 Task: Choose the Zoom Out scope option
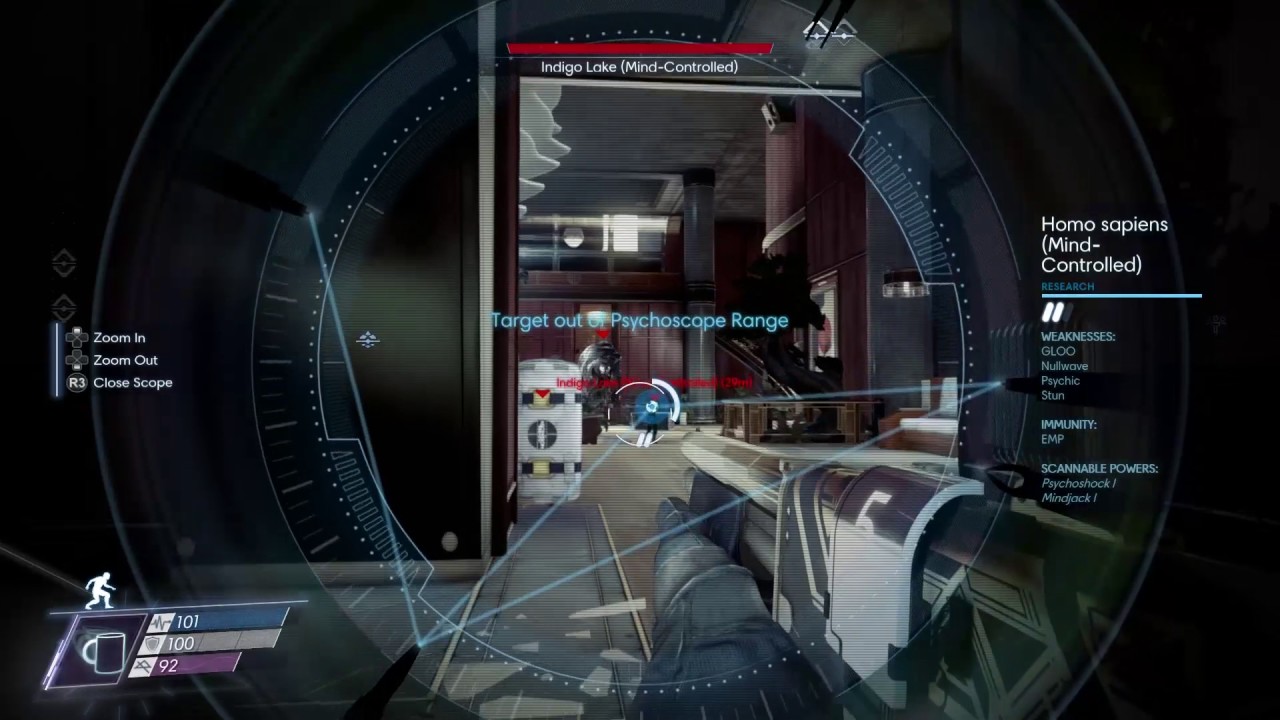click(x=124, y=360)
